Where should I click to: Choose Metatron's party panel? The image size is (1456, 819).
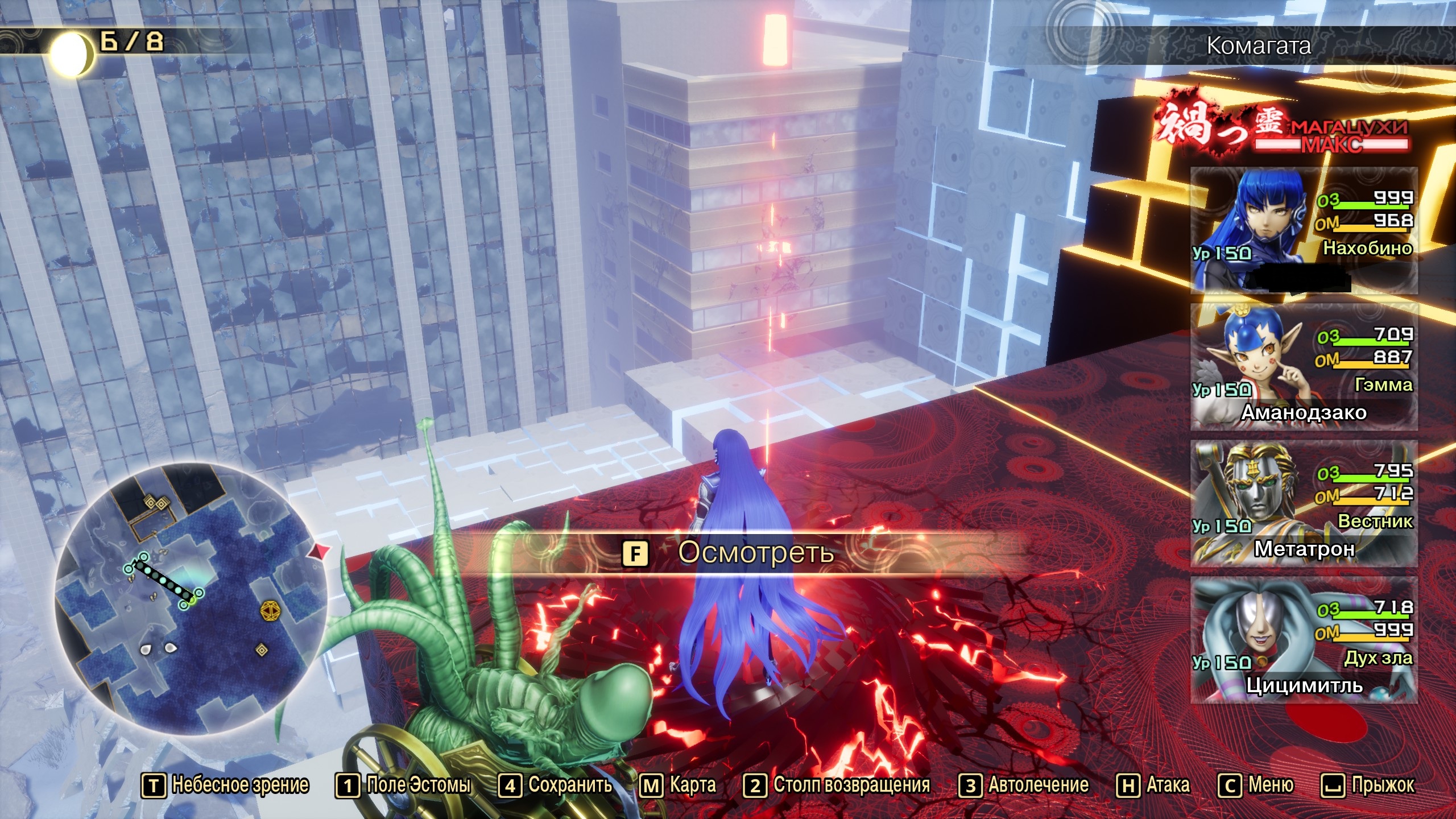tap(1304, 503)
